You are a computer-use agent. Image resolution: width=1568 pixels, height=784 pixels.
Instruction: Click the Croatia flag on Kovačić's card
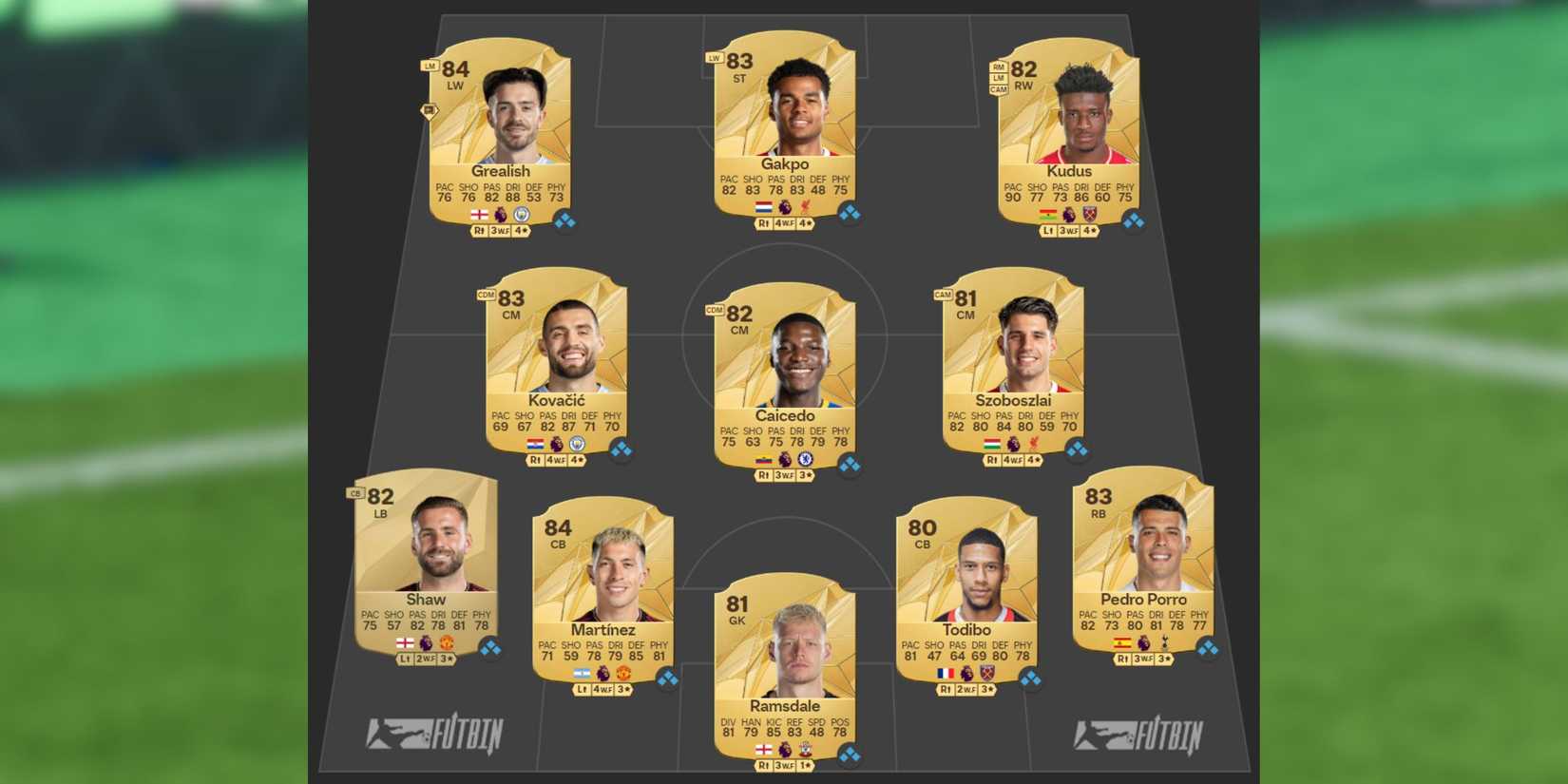click(535, 444)
